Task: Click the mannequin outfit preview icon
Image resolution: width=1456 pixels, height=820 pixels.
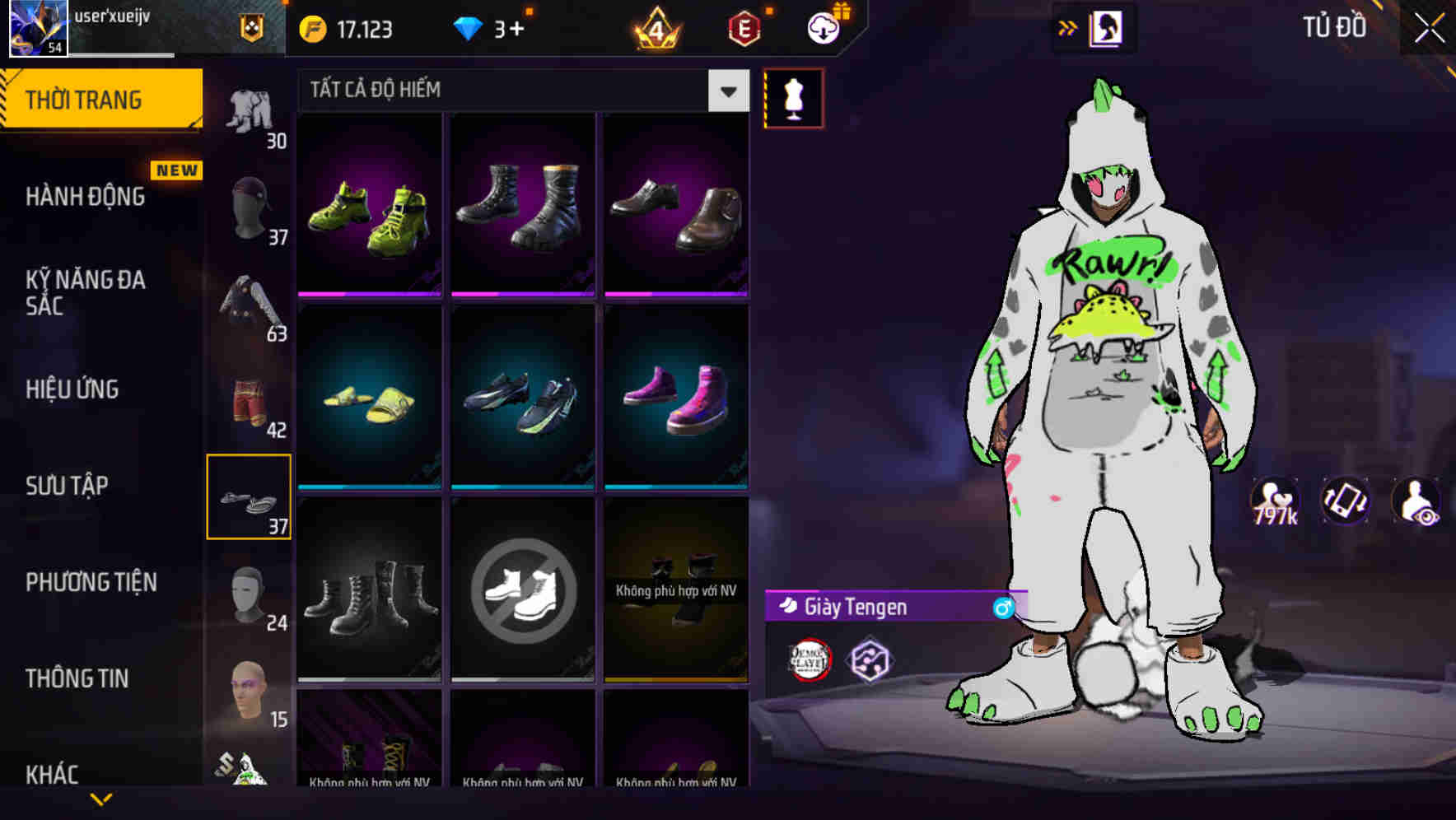Action: pyautogui.click(x=794, y=96)
